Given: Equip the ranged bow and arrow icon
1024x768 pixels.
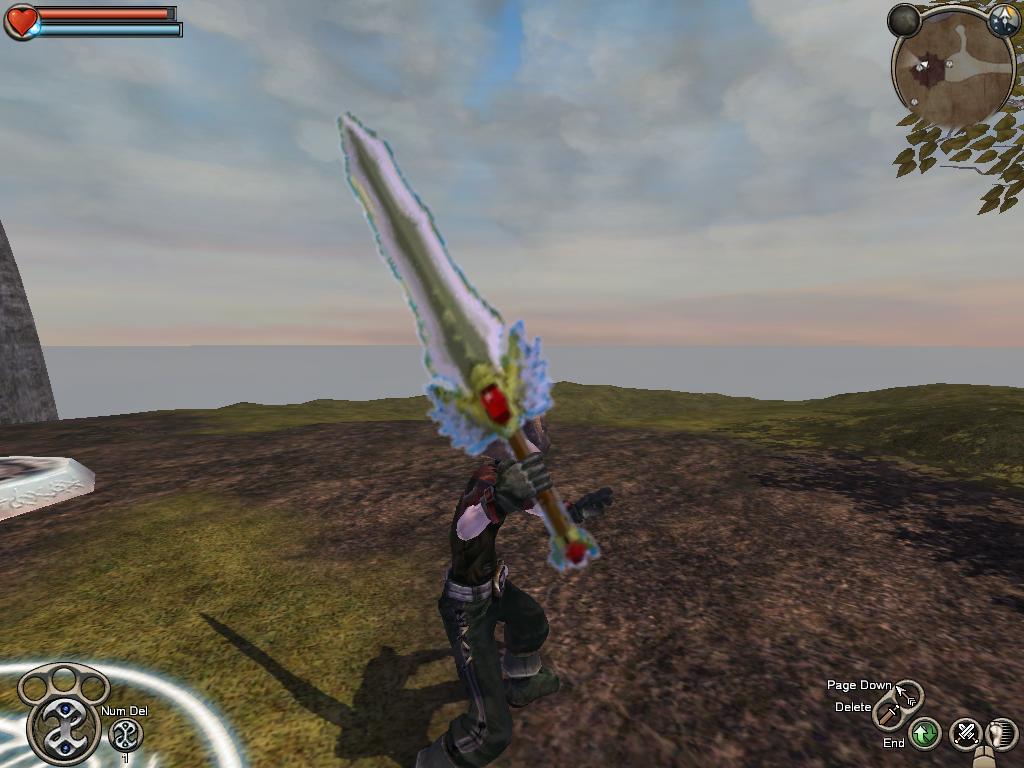Looking at the screenshot, I should click(x=908, y=692).
